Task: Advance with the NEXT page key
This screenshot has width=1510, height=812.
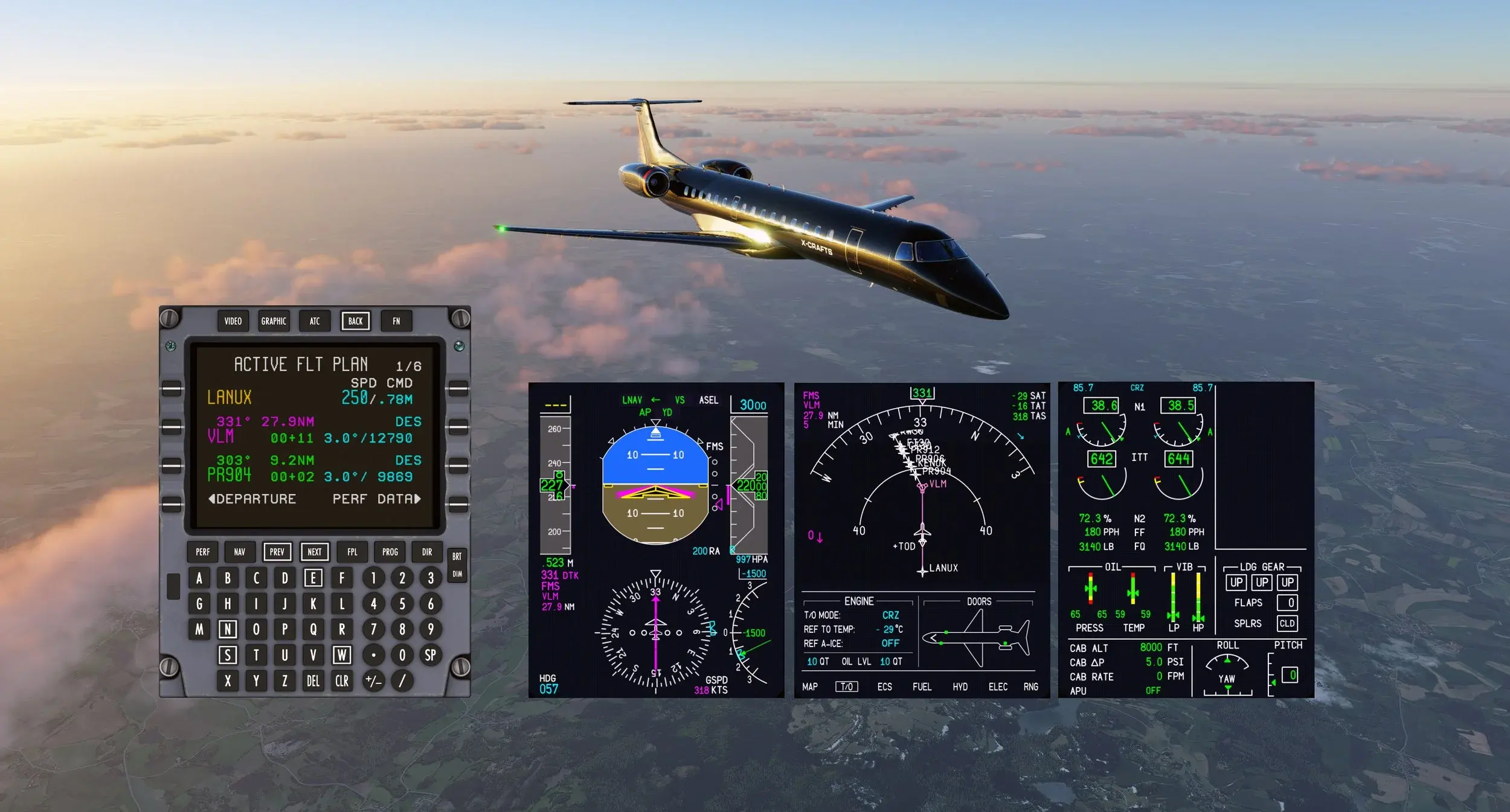Action: click(x=315, y=552)
